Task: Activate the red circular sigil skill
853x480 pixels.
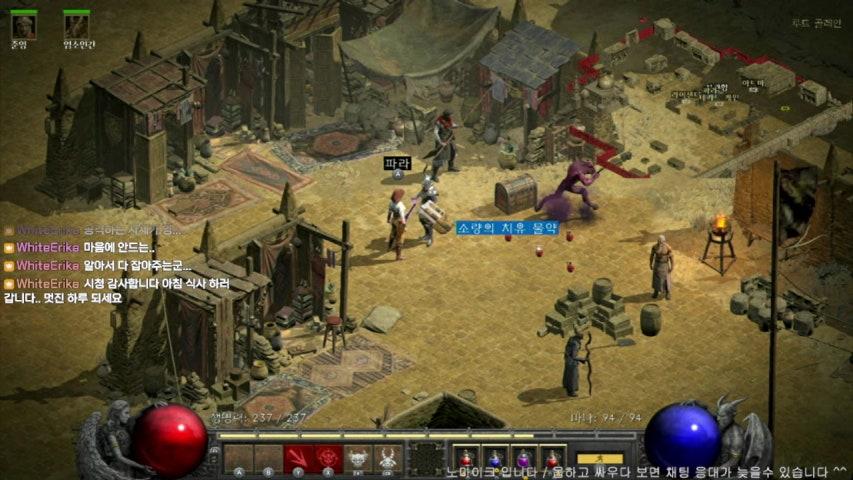Action: click(x=328, y=457)
